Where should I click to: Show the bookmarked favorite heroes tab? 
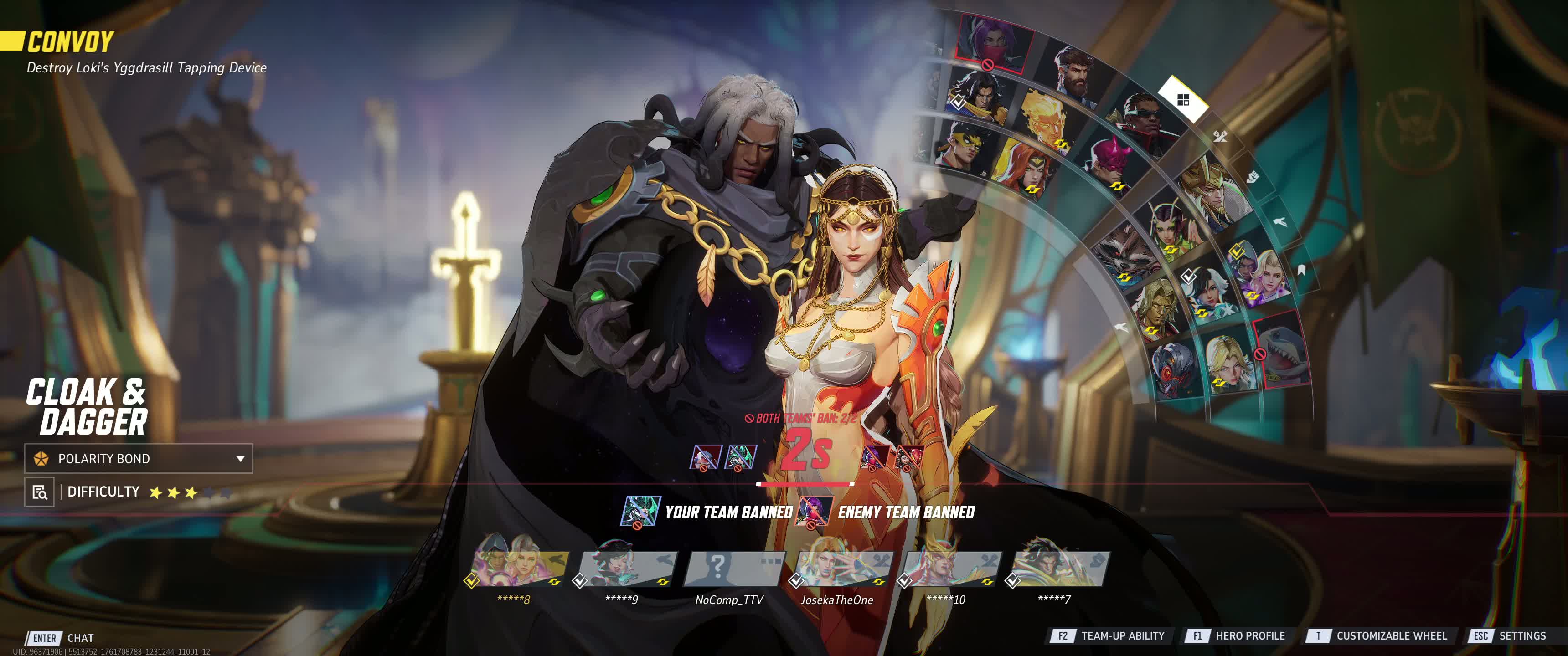tap(1301, 270)
